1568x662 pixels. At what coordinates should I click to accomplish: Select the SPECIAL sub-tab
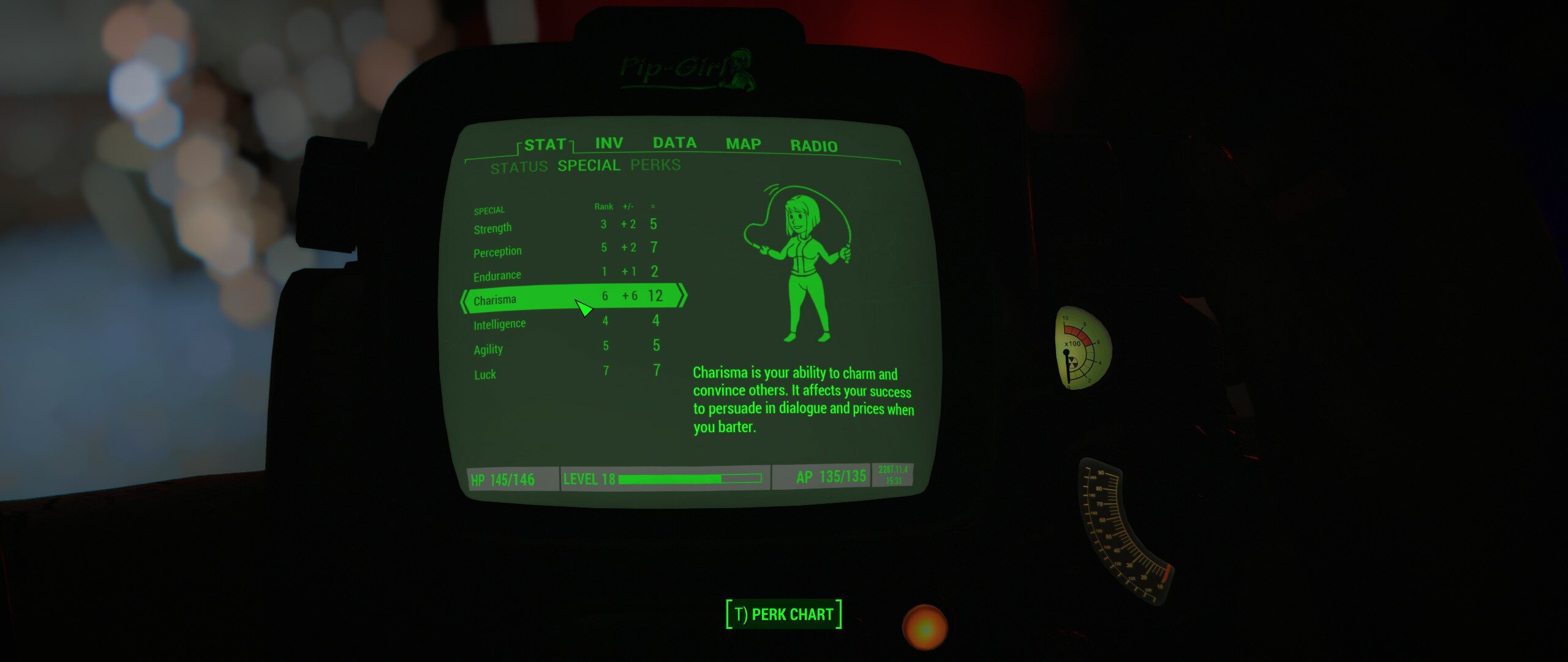click(x=589, y=165)
